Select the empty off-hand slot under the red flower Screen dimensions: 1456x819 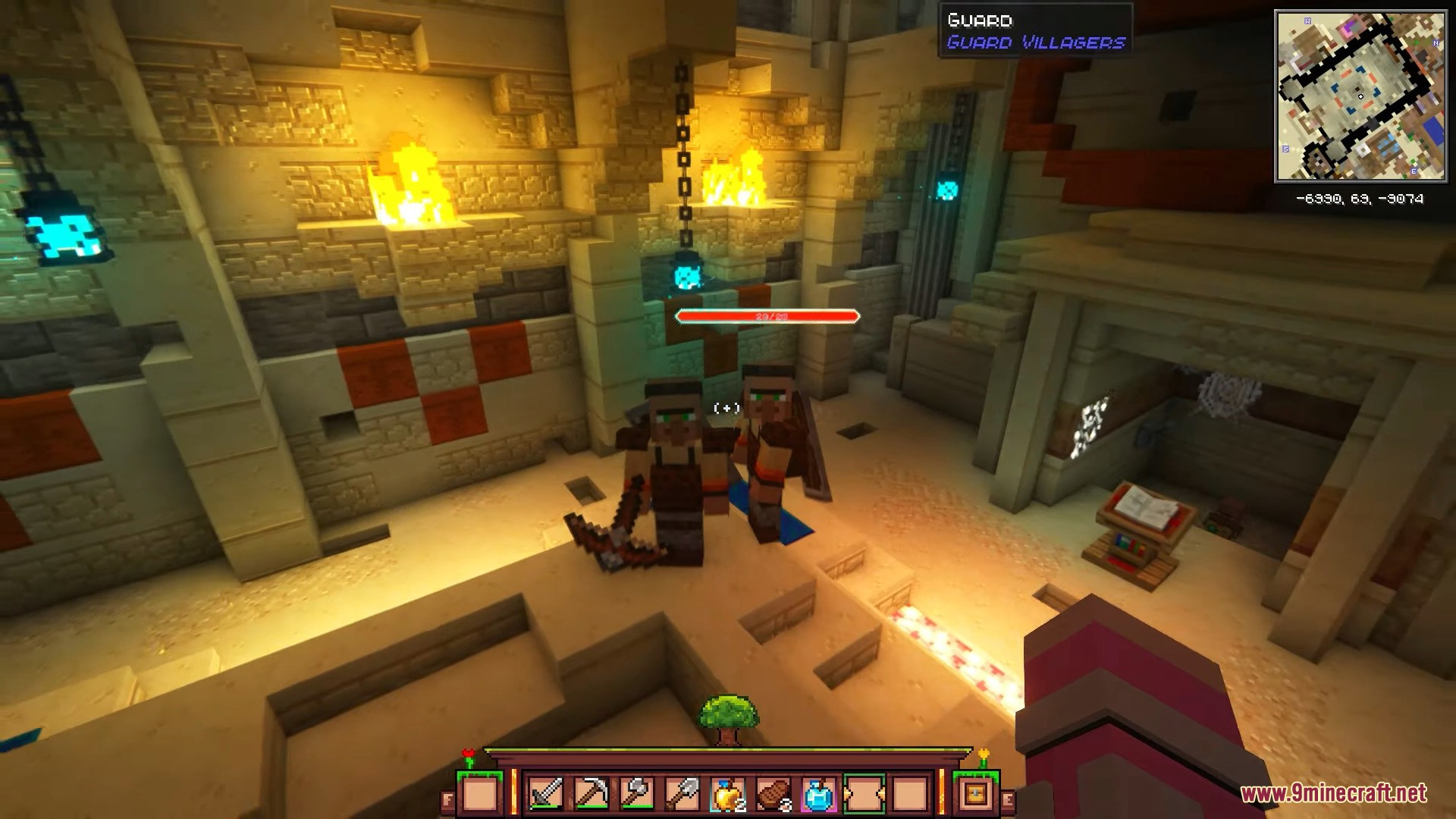tap(480, 794)
